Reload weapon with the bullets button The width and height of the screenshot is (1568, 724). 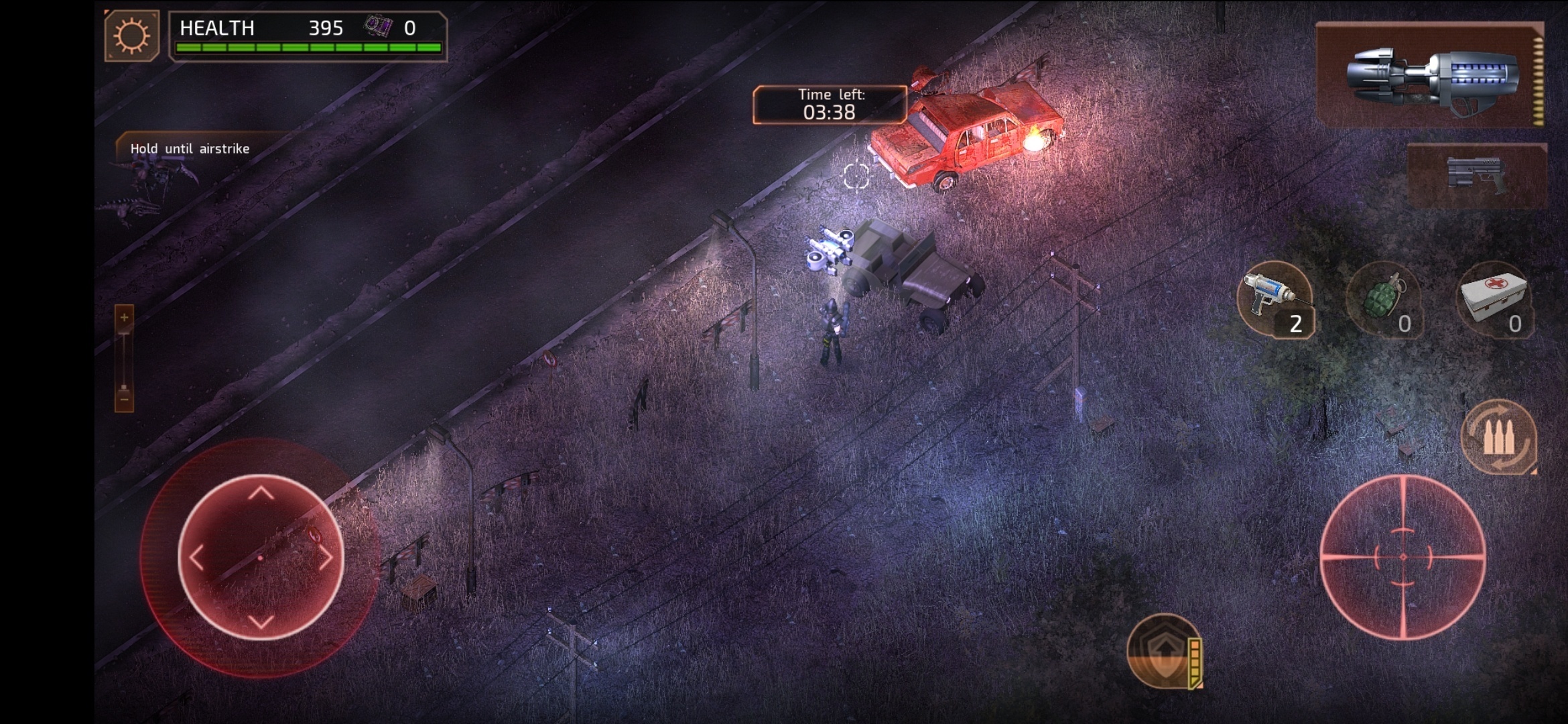[x=1498, y=437]
